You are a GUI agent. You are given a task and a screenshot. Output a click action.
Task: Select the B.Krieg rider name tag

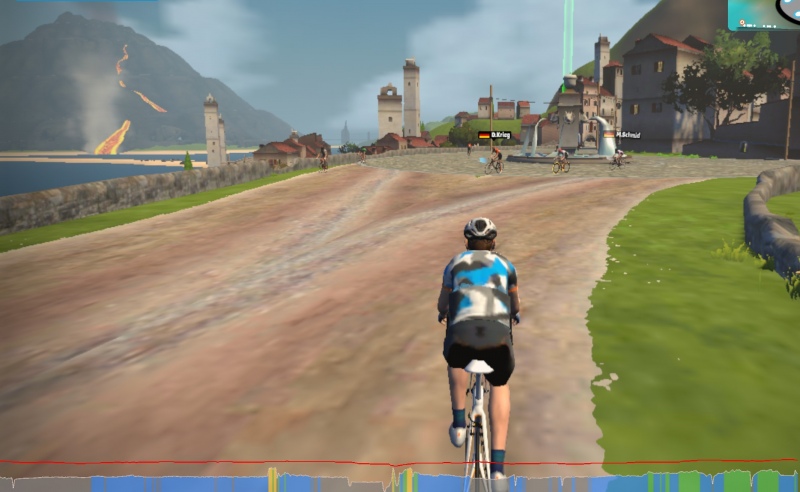tap(495, 135)
